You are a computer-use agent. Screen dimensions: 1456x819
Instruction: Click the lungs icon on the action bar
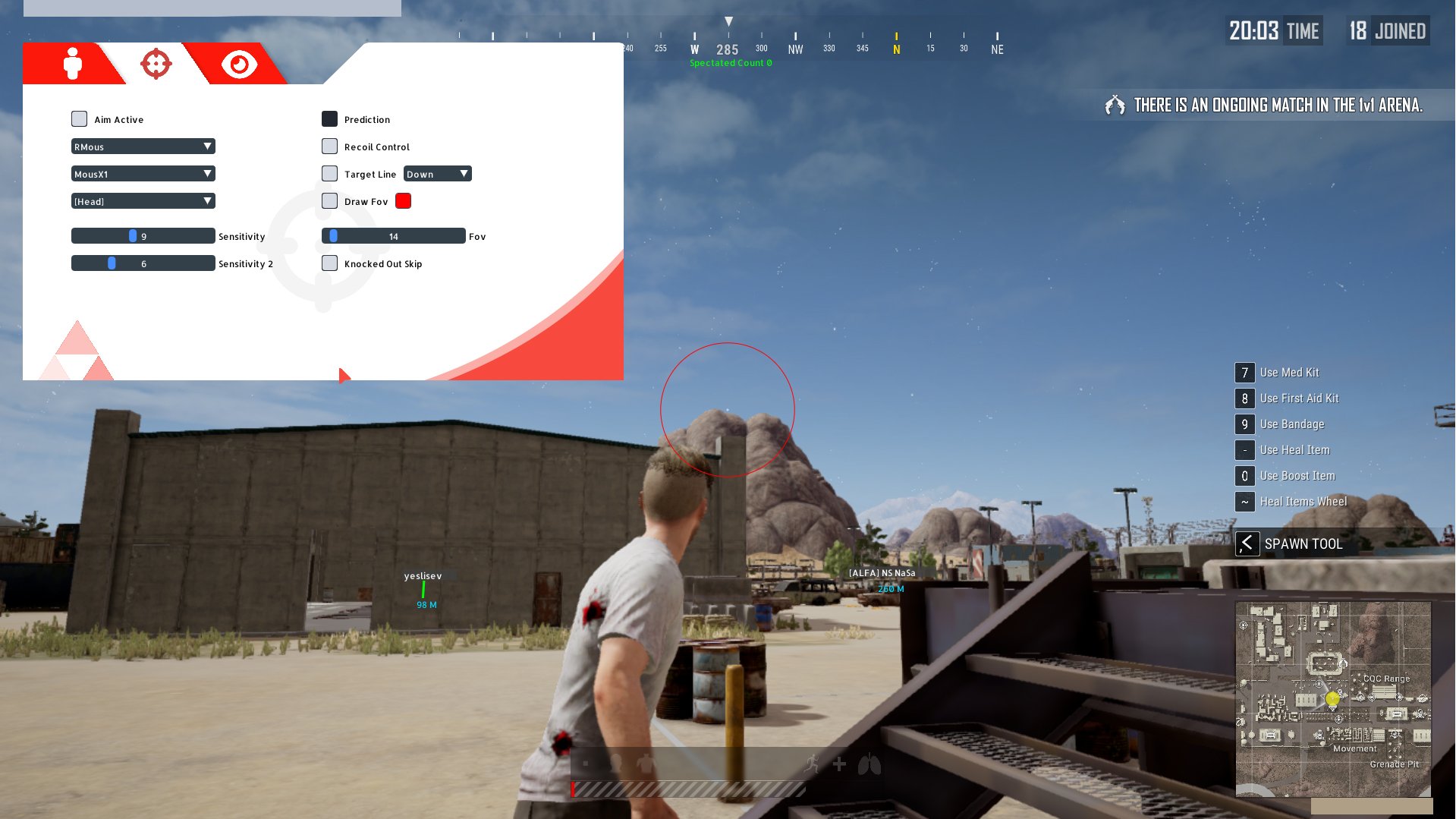[869, 764]
